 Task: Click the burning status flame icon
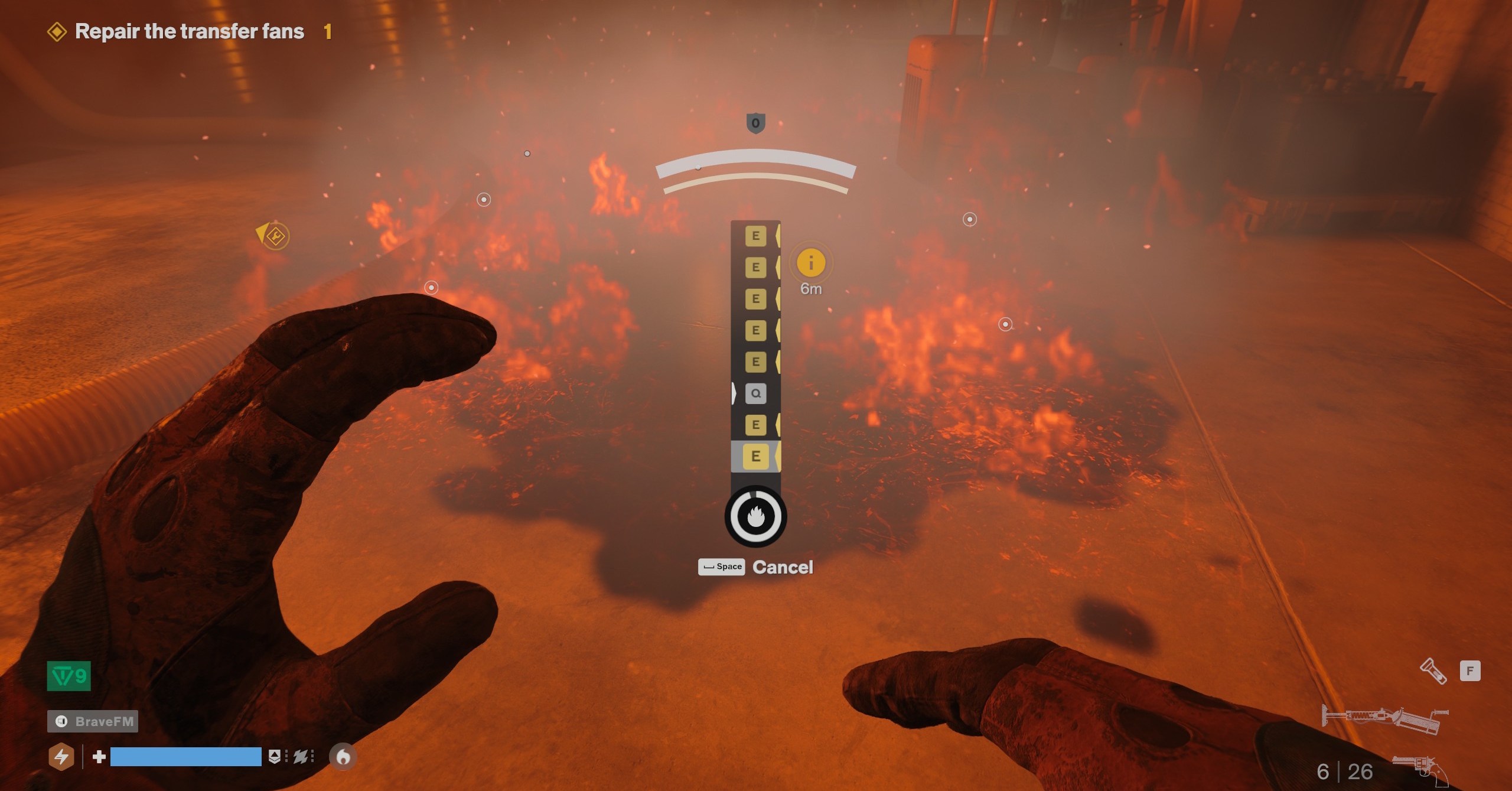pos(343,757)
